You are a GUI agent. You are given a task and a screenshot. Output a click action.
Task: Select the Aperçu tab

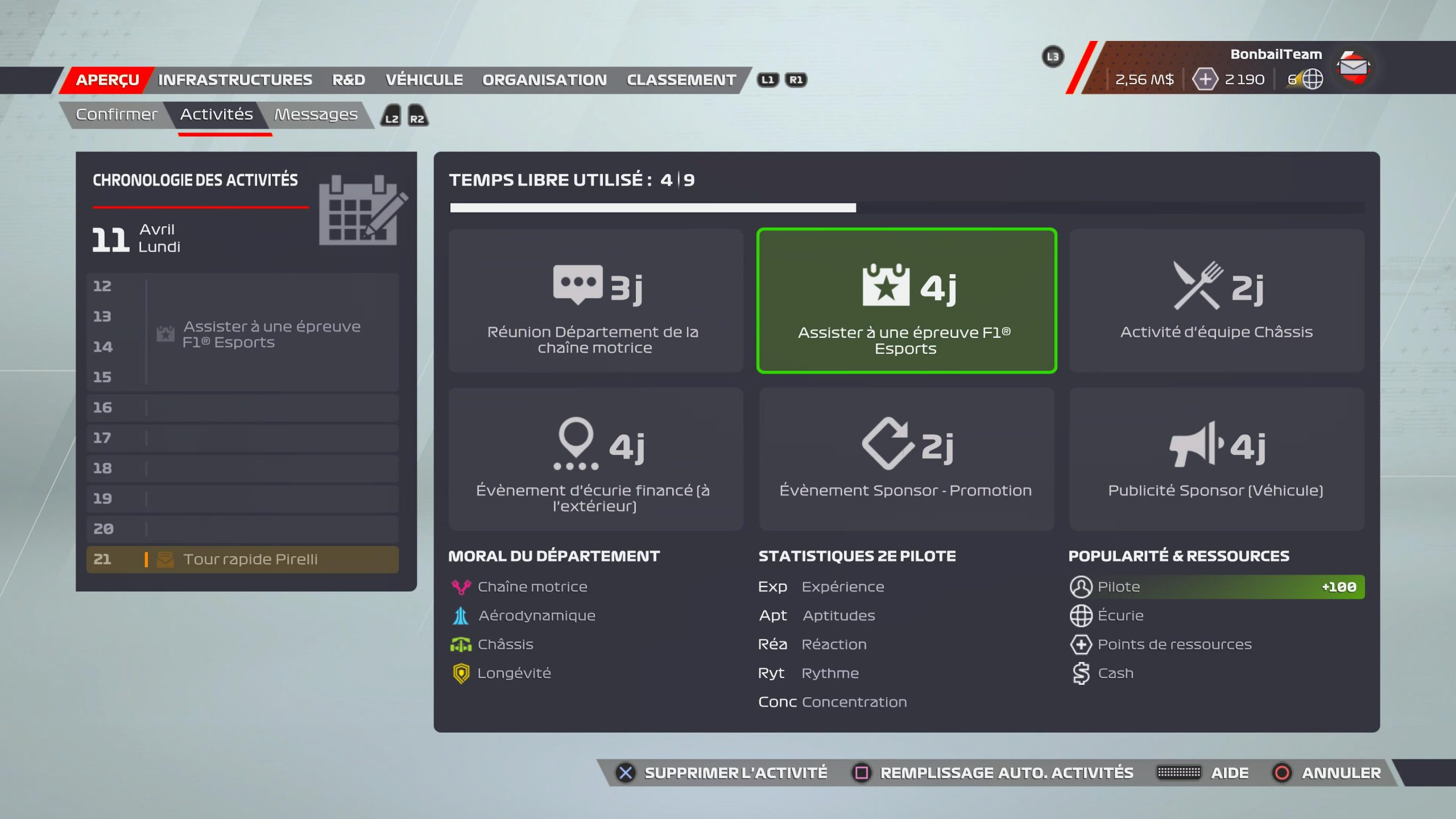(x=107, y=80)
